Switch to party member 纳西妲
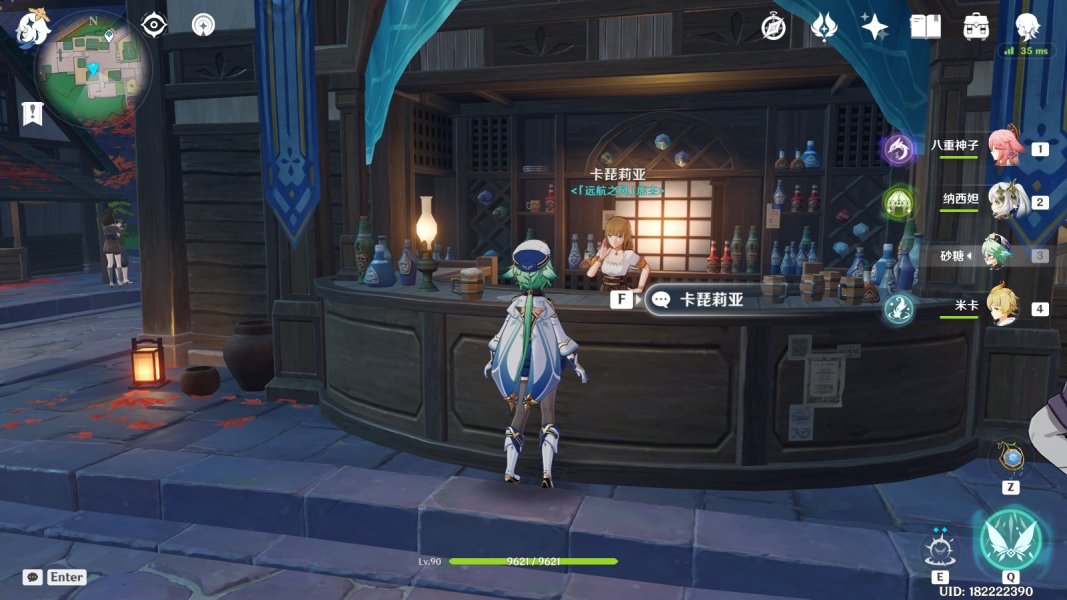Viewport: 1067px width, 600px height. tap(1003, 201)
